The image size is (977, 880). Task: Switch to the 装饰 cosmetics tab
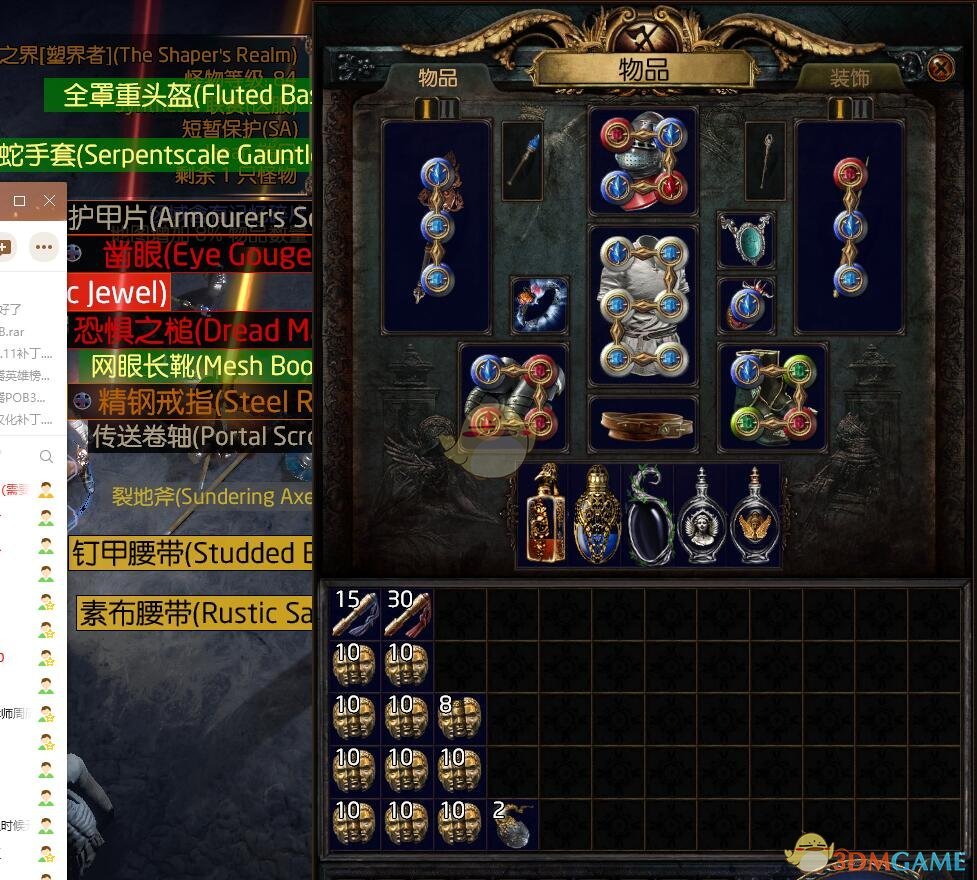click(849, 78)
